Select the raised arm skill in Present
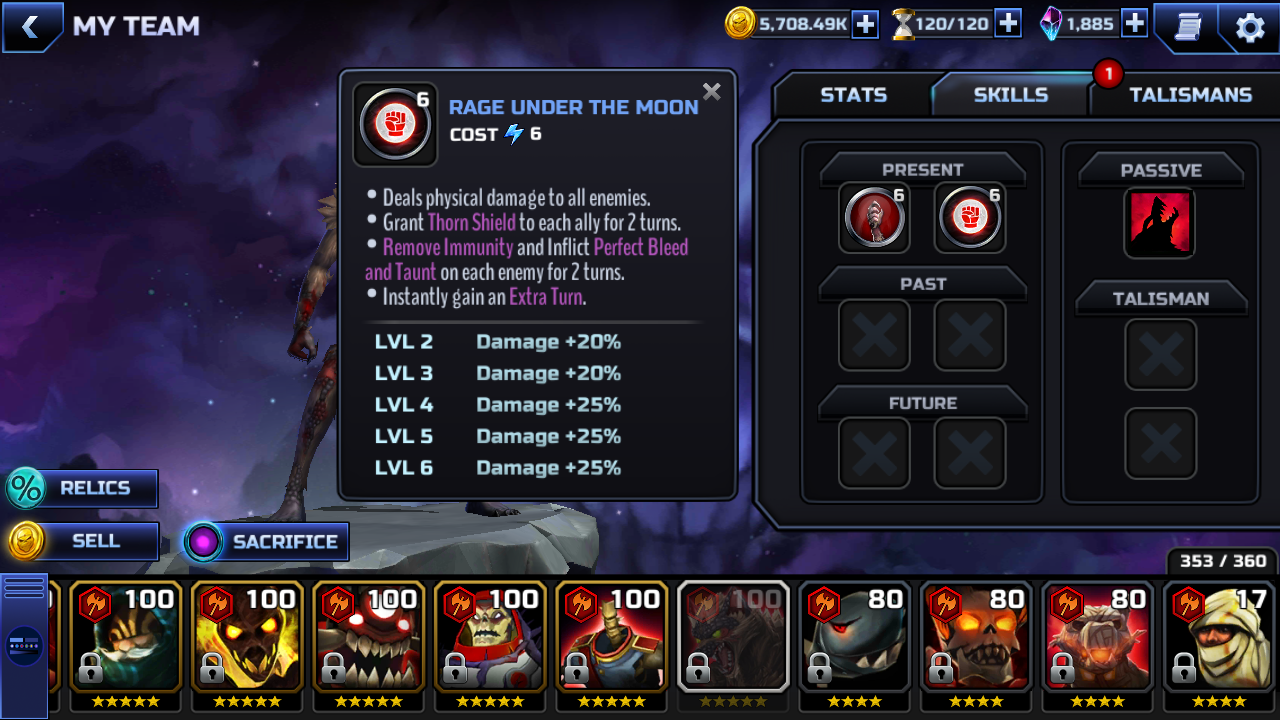This screenshot has height=720, width=1280. [x=874, y=216]
